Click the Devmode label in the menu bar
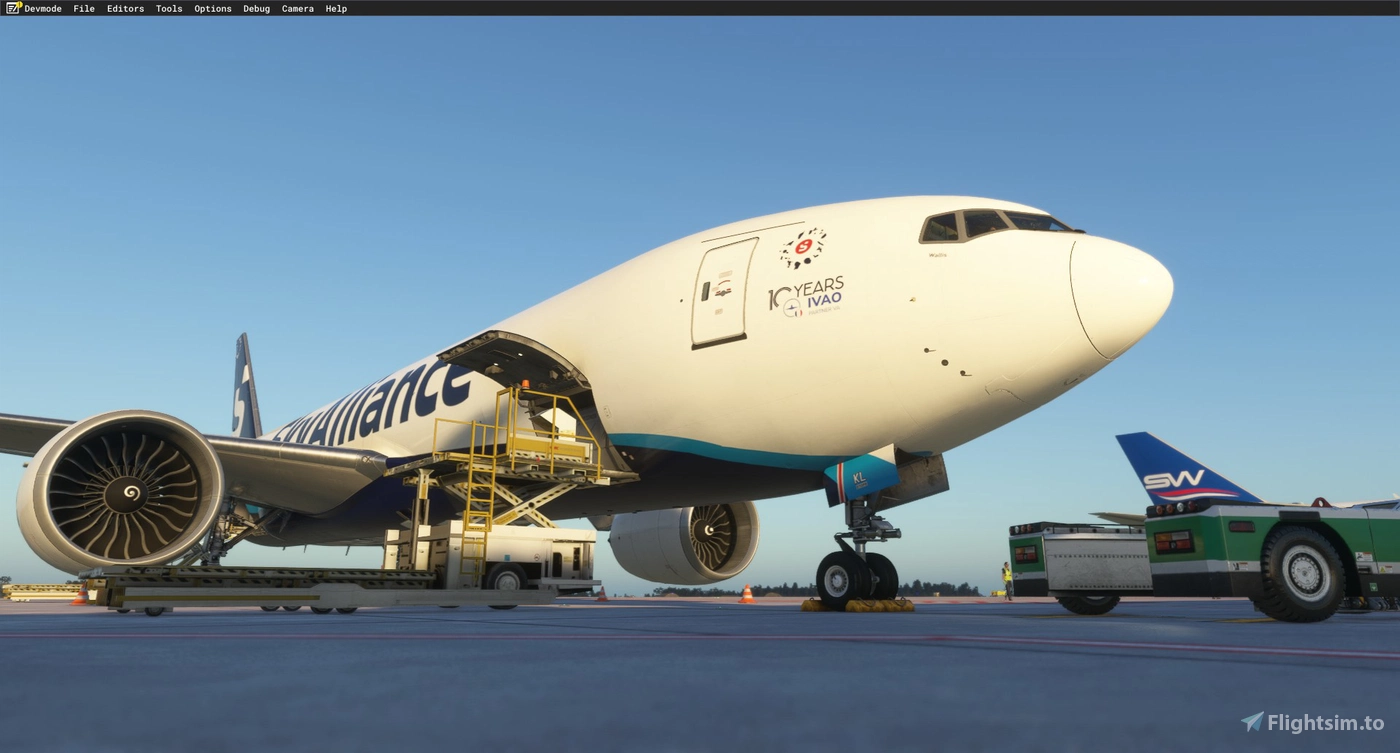 coord(44,8)
